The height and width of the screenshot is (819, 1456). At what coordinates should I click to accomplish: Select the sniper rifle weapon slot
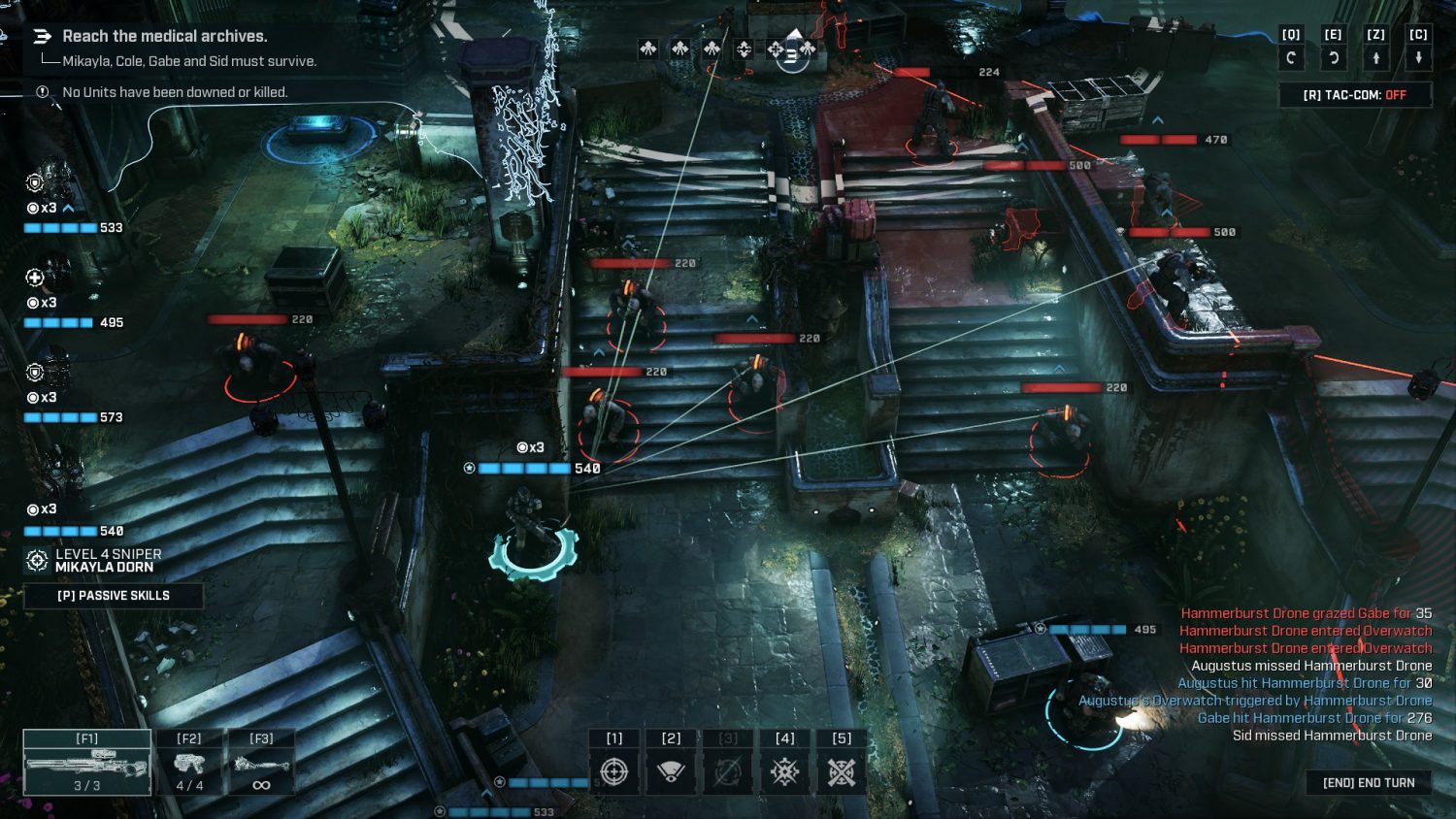(x=87, y=764)
